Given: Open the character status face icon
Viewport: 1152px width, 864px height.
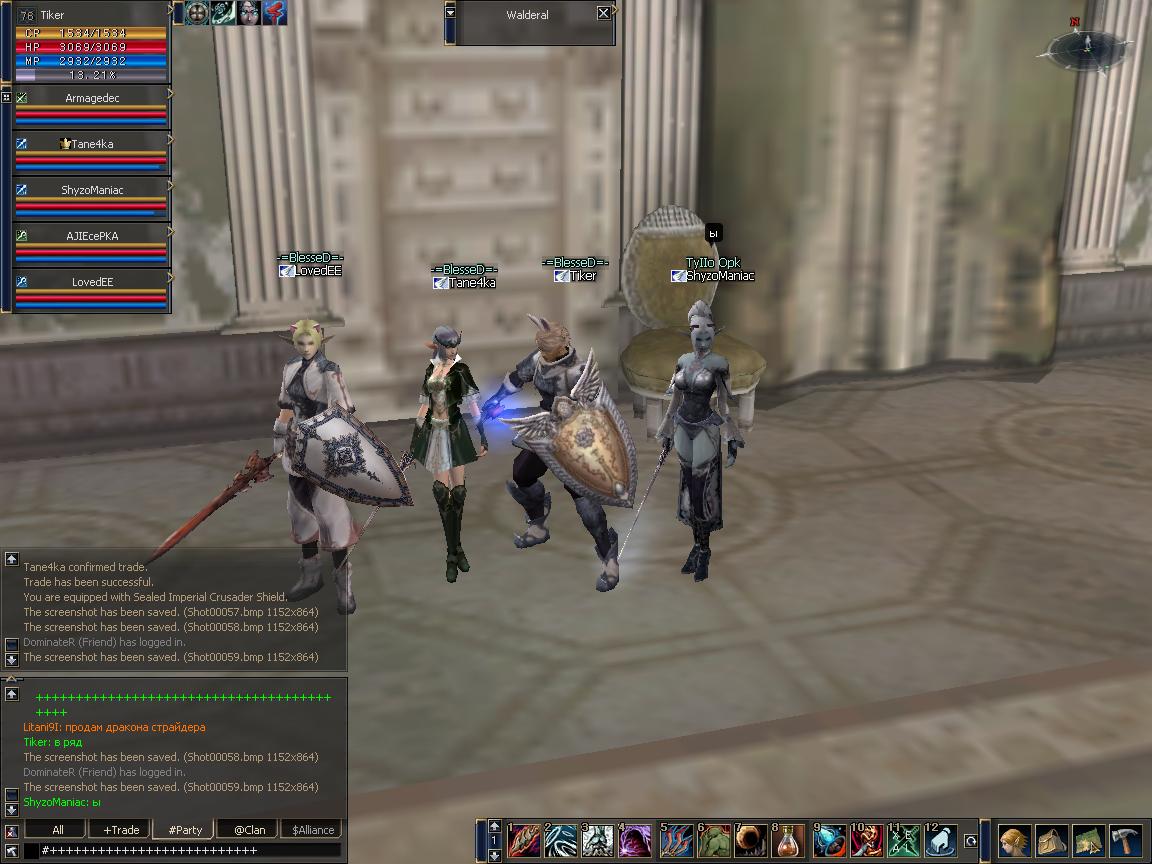Looking at the screenshot, I should coord(1015,840).
